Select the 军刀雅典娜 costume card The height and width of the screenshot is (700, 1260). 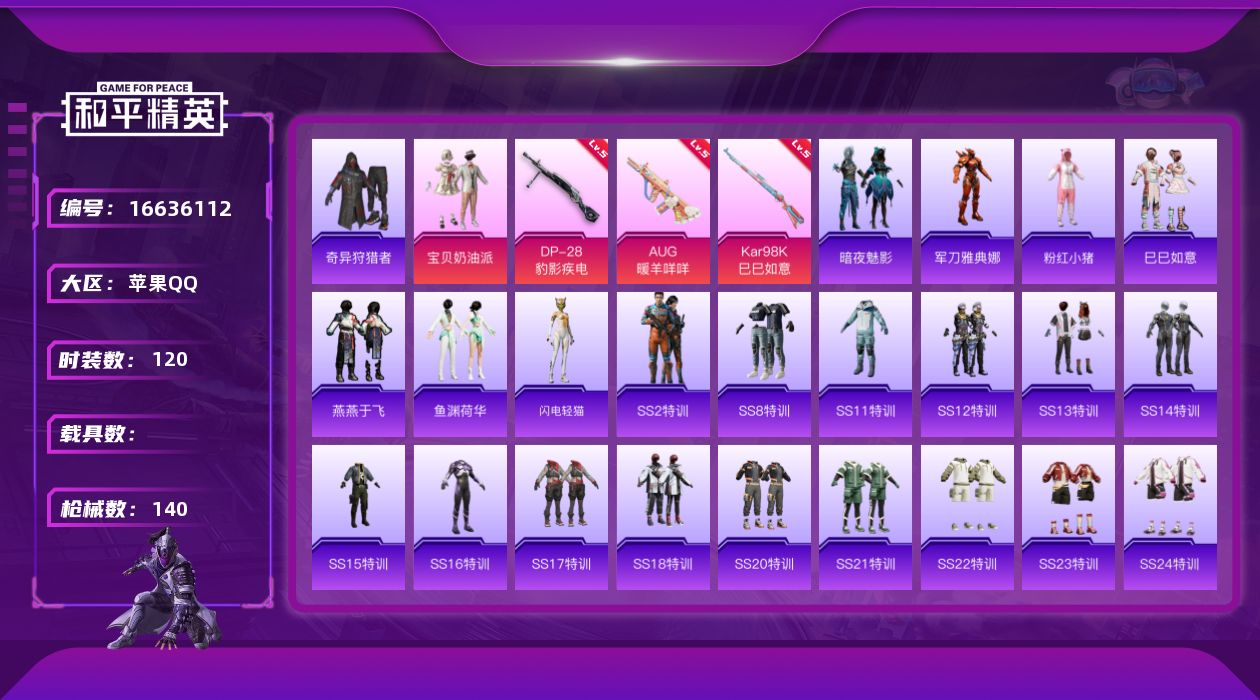click(x=967, y=211)
